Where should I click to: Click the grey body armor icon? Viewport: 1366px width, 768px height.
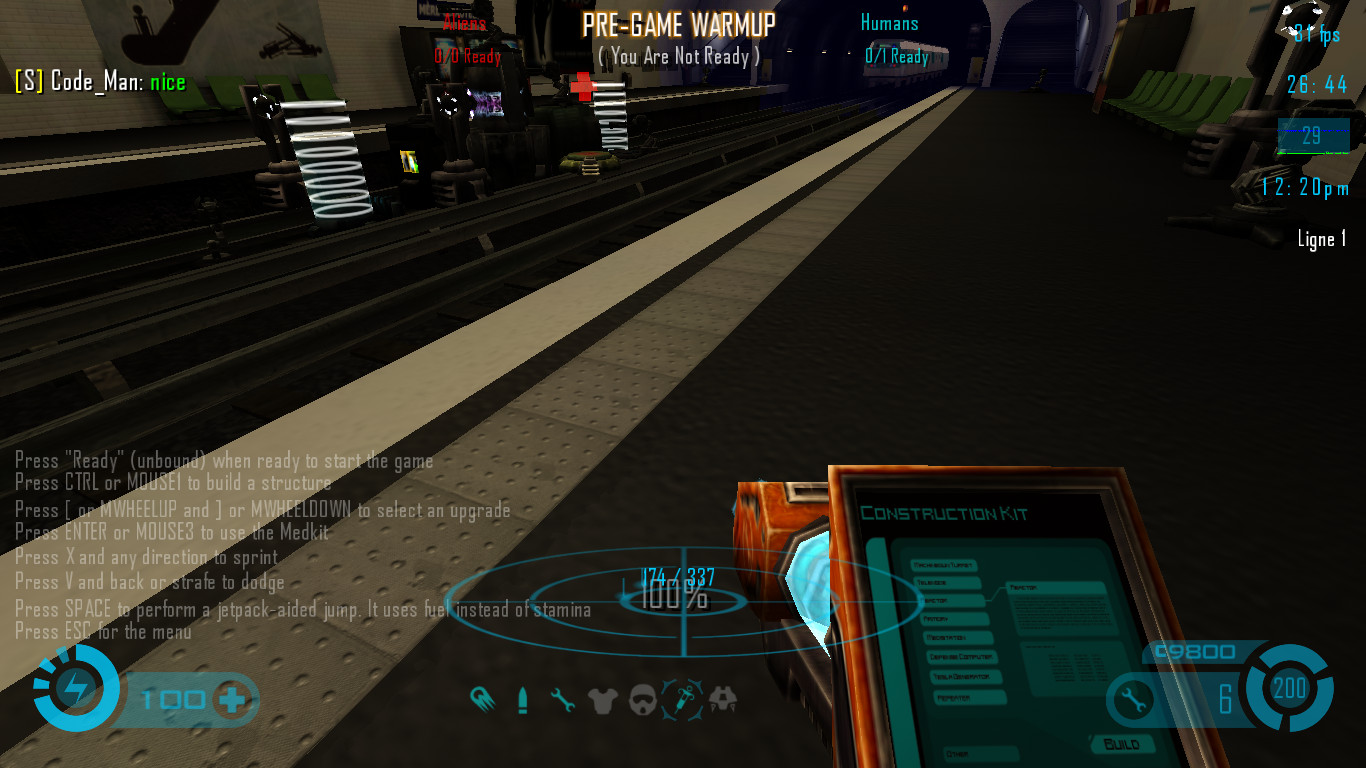pyautogui.click(x=602, y=700)
